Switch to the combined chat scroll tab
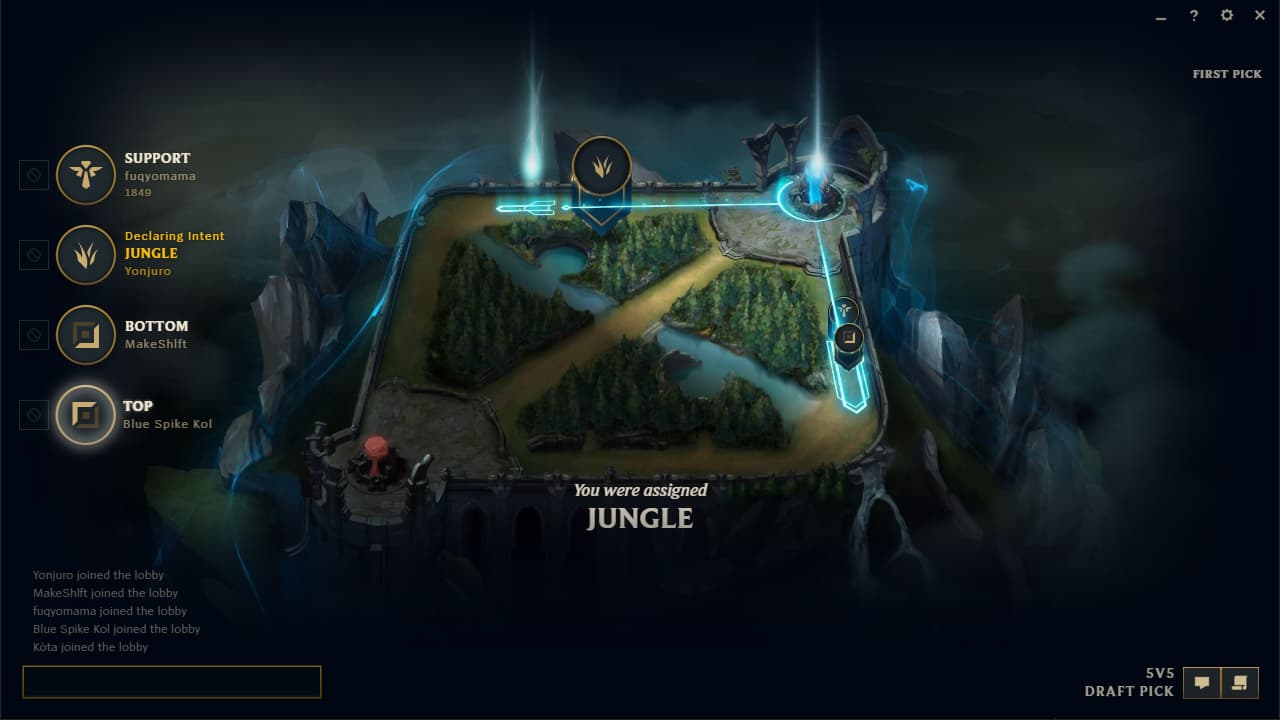 coord(1239,682)
